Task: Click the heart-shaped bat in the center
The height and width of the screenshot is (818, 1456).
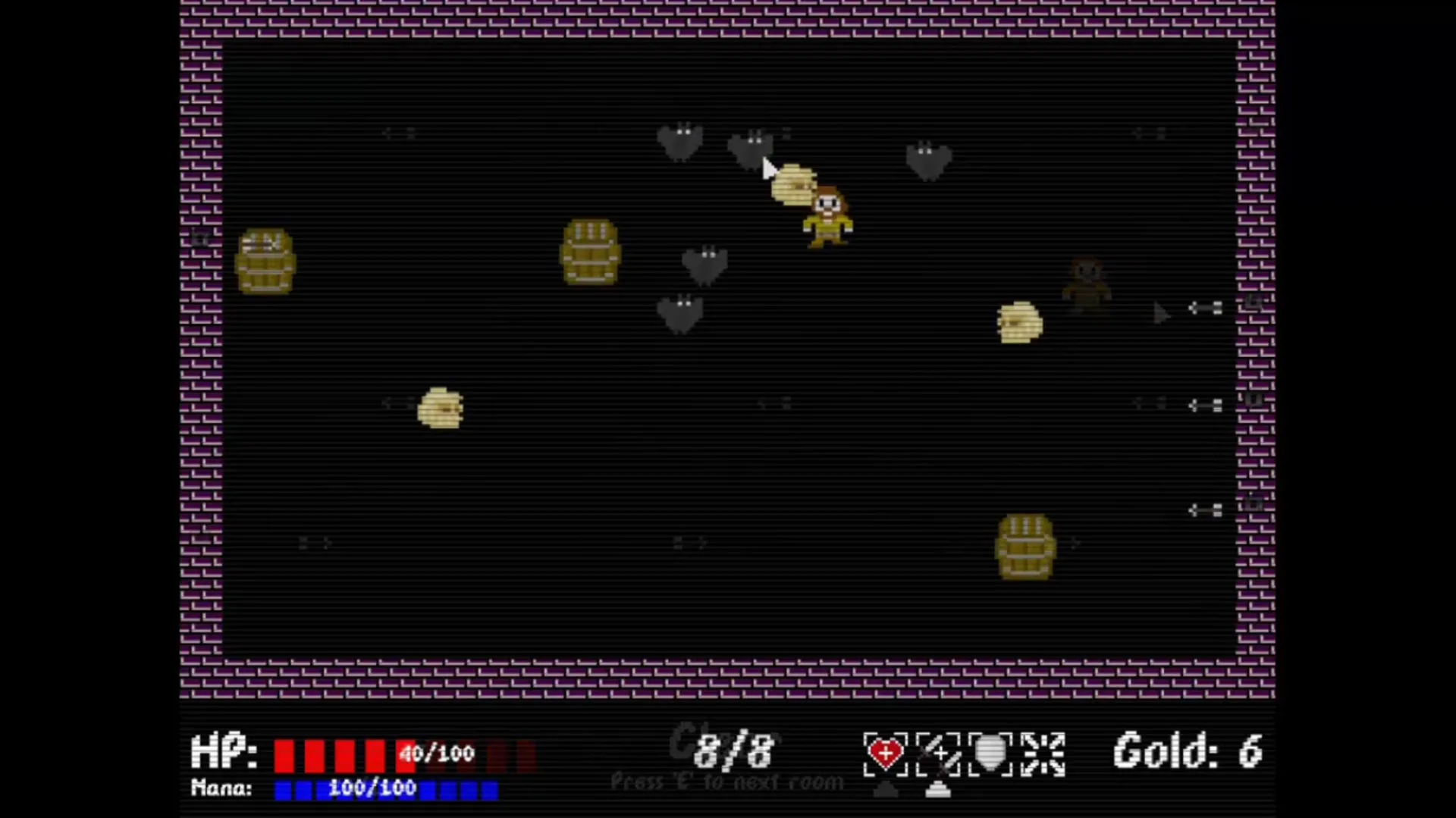Action: click(x=704, y=265)
